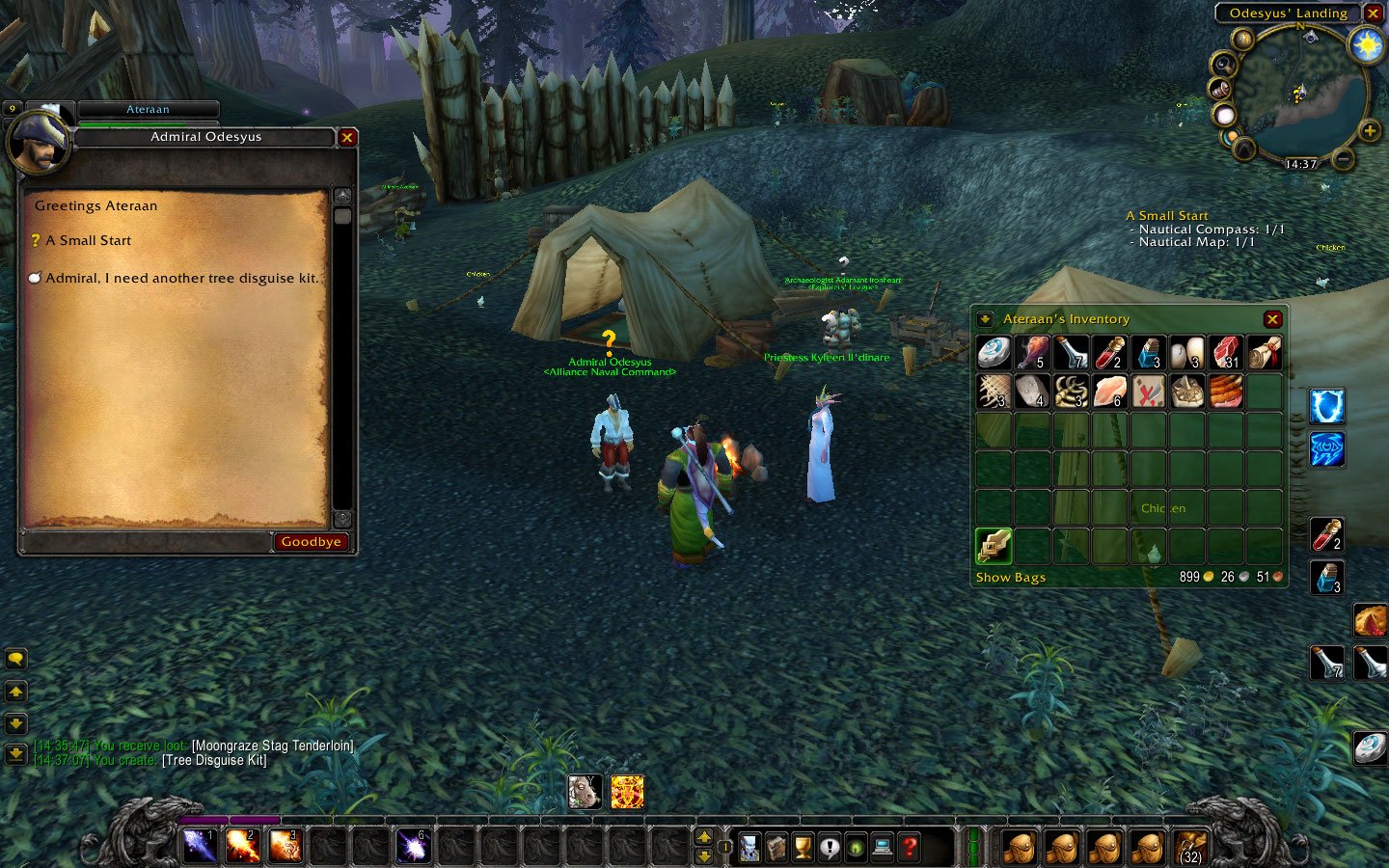Open the day-night sun indicator on minimap
This screenshot has height=868, width=1389.
pyautogui.click(x=1367, y=44)
